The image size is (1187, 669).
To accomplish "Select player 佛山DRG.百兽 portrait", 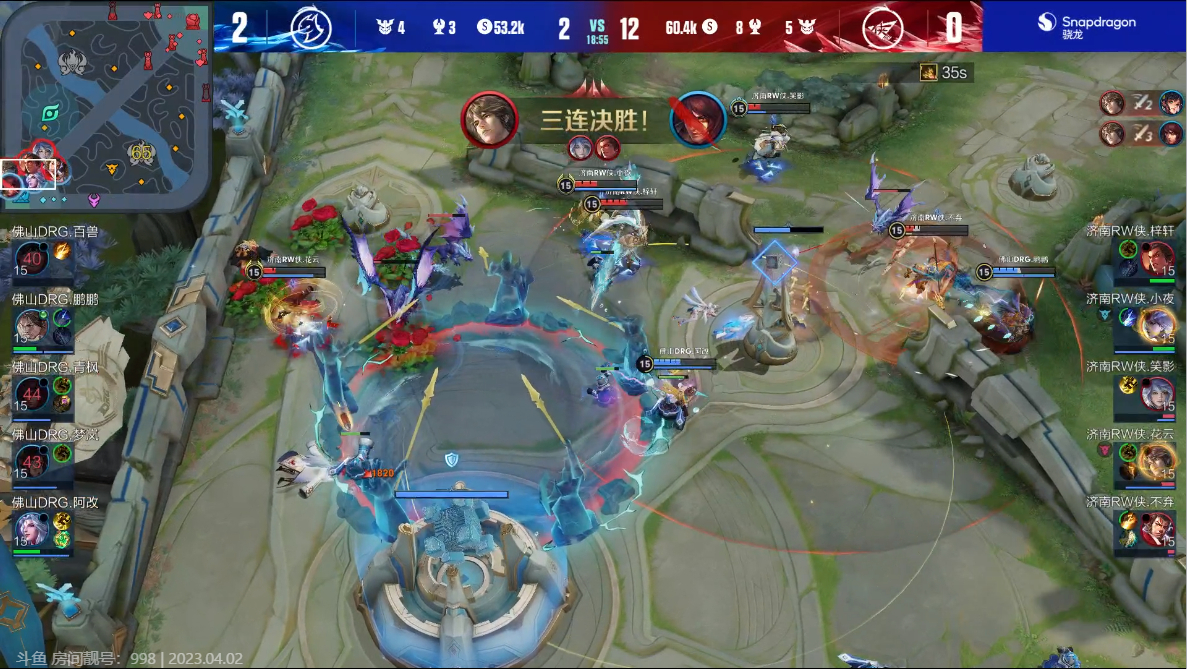I will 32,259.
